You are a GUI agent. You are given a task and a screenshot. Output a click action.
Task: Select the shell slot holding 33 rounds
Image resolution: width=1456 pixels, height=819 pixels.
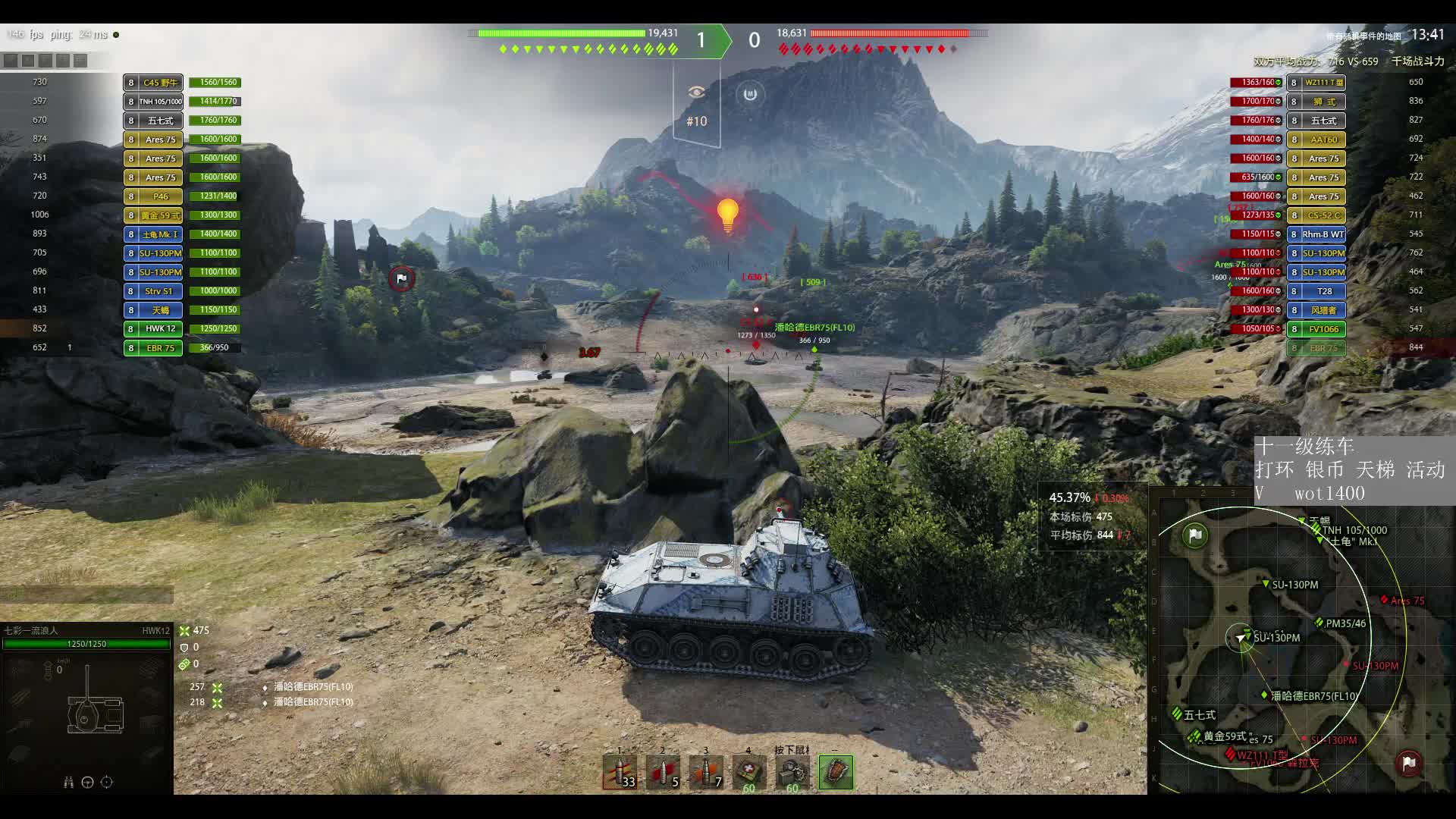(x=620, y=773)
